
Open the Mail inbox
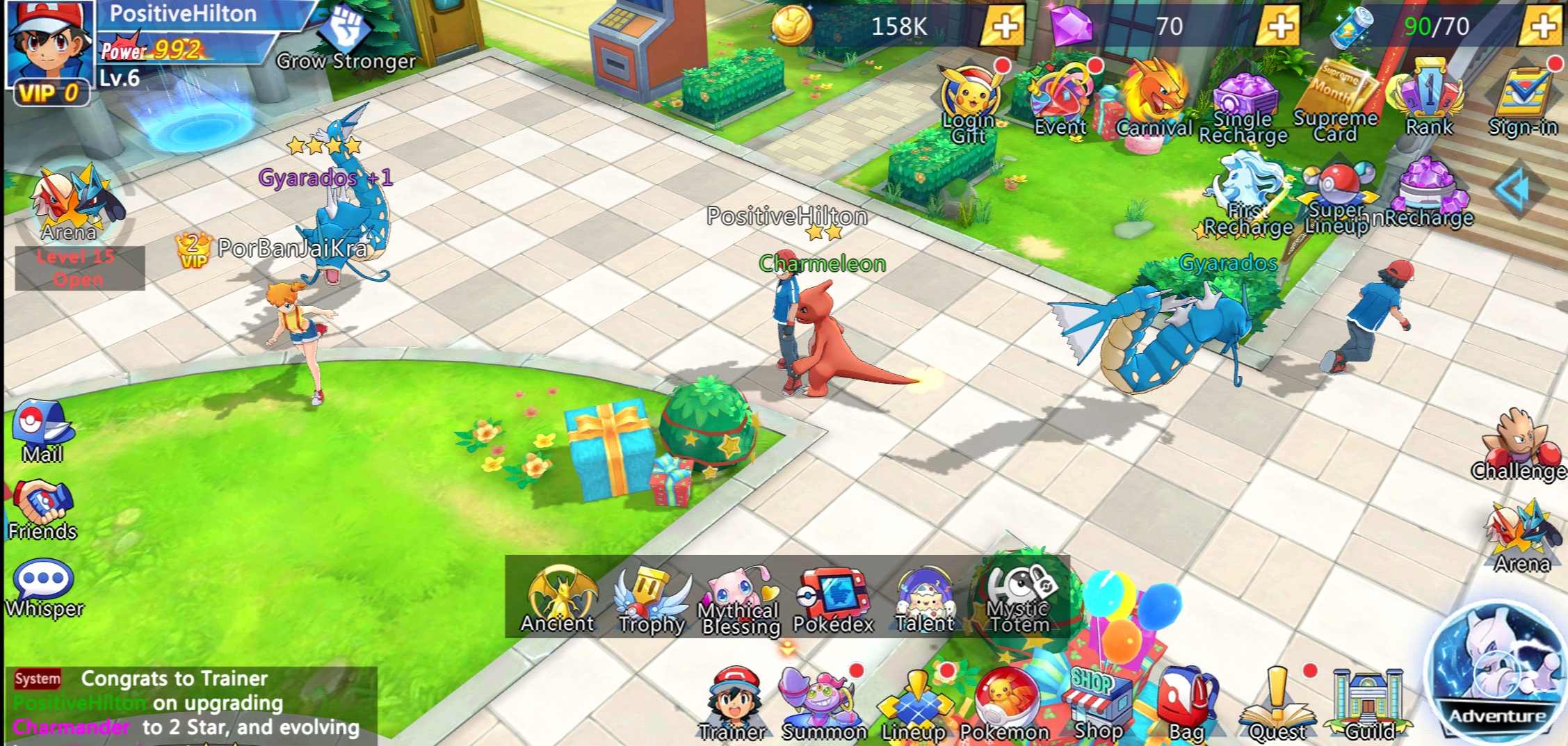(43, 431)
